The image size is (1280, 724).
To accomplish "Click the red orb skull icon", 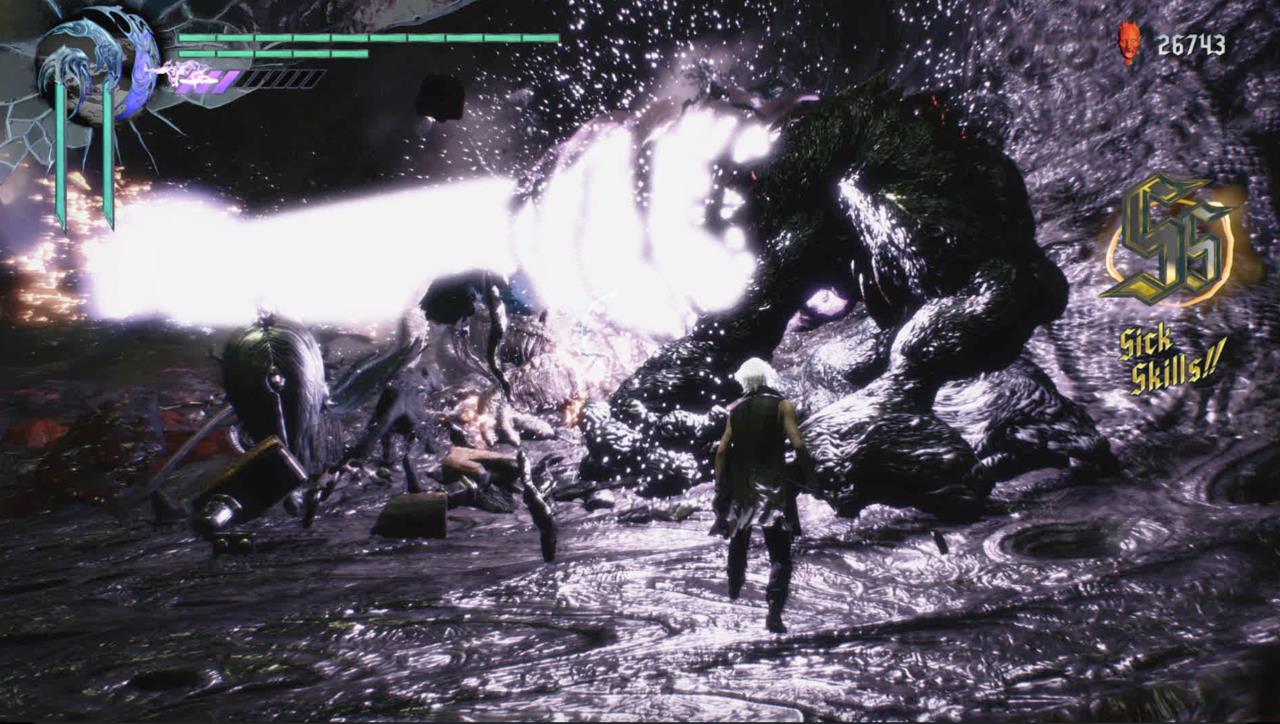I will pos(1129,42).
